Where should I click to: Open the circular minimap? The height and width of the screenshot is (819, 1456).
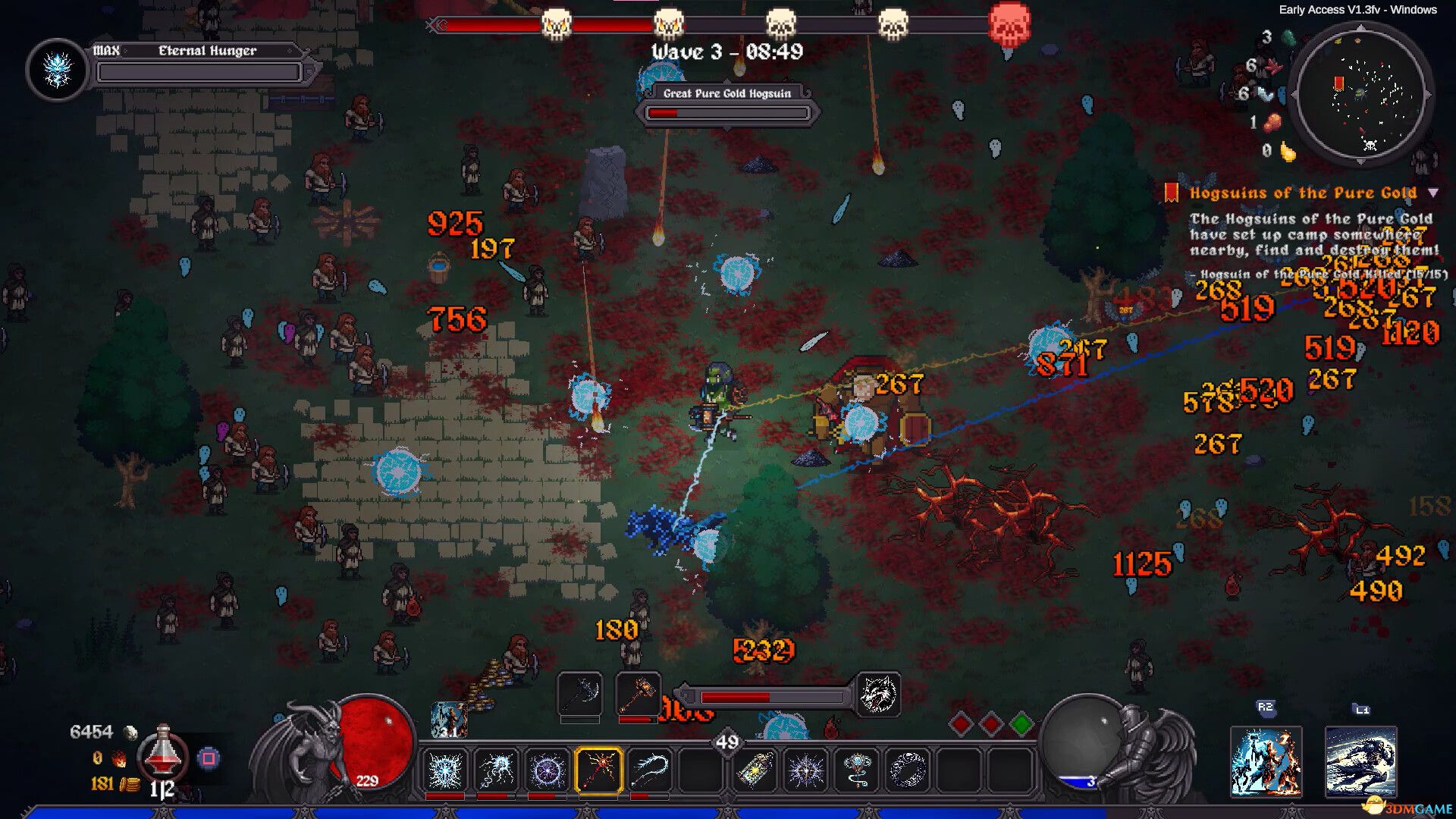click(1363, 94)
